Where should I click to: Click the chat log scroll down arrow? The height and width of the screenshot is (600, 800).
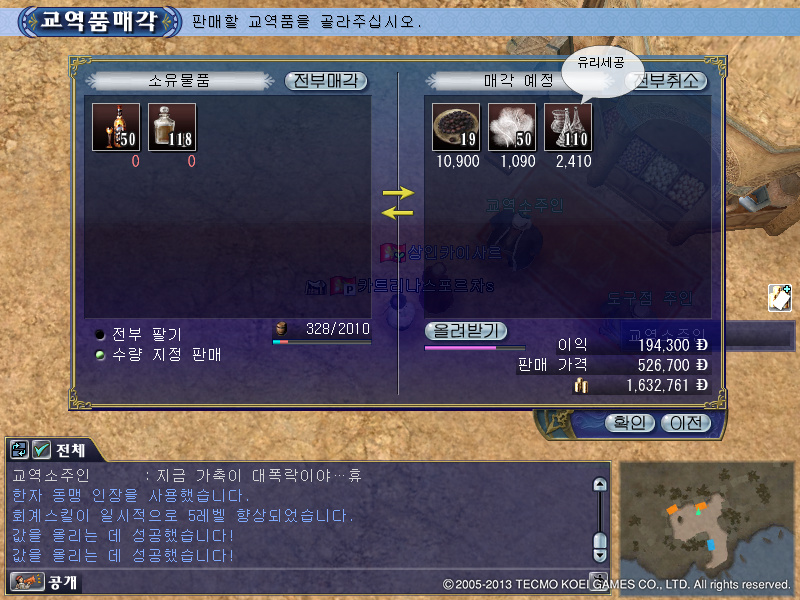(600, 553)
